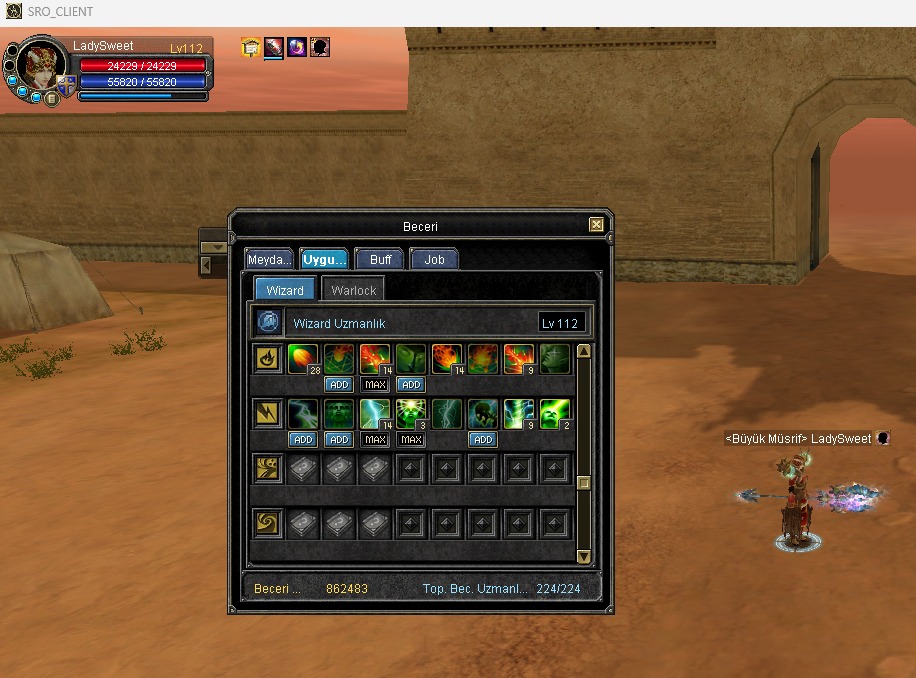916x678 pixels.
Task: Select the flame category icon
Action: [267, 359]
